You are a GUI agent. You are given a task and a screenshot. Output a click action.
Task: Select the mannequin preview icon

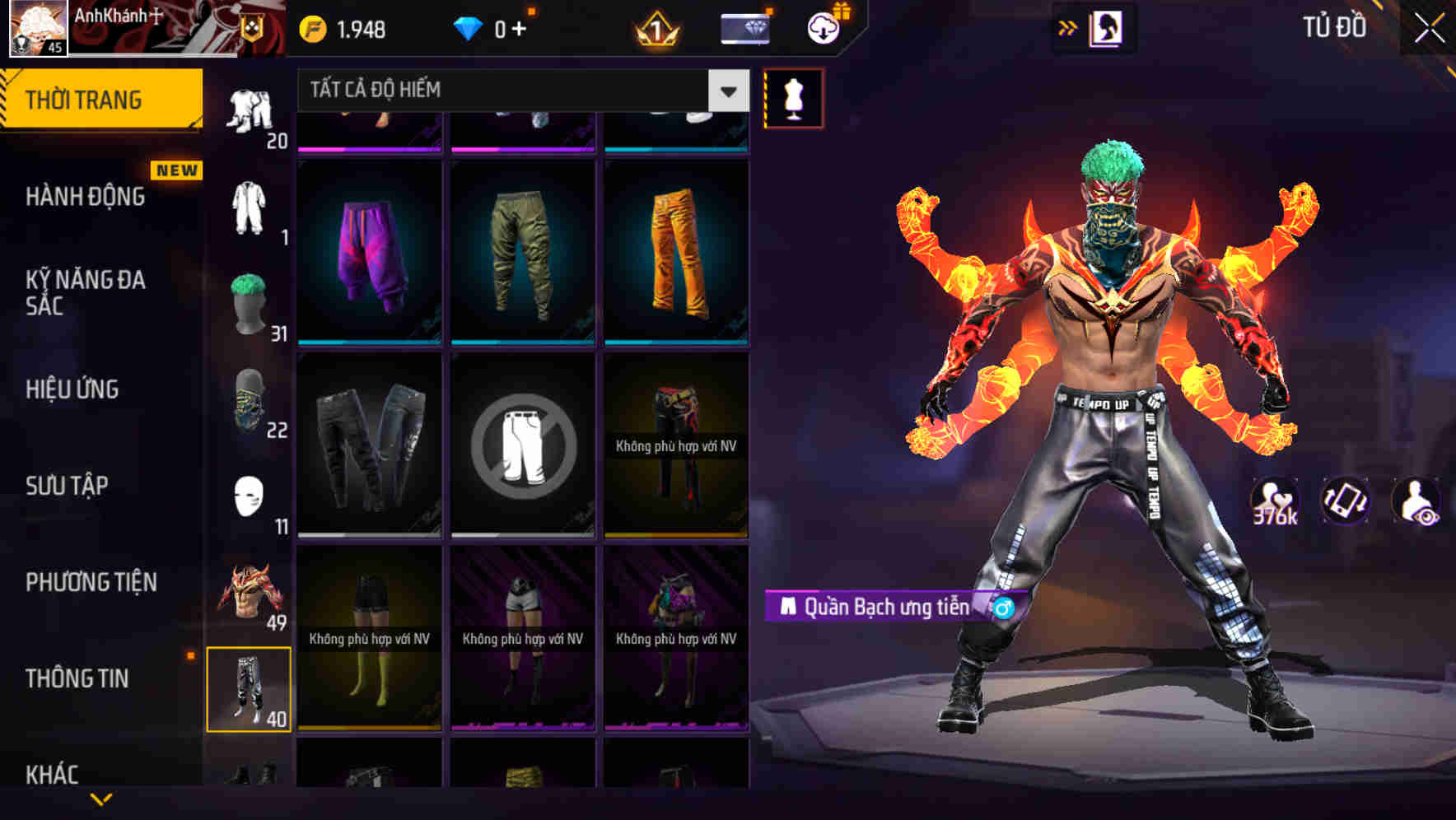point(793,96)
